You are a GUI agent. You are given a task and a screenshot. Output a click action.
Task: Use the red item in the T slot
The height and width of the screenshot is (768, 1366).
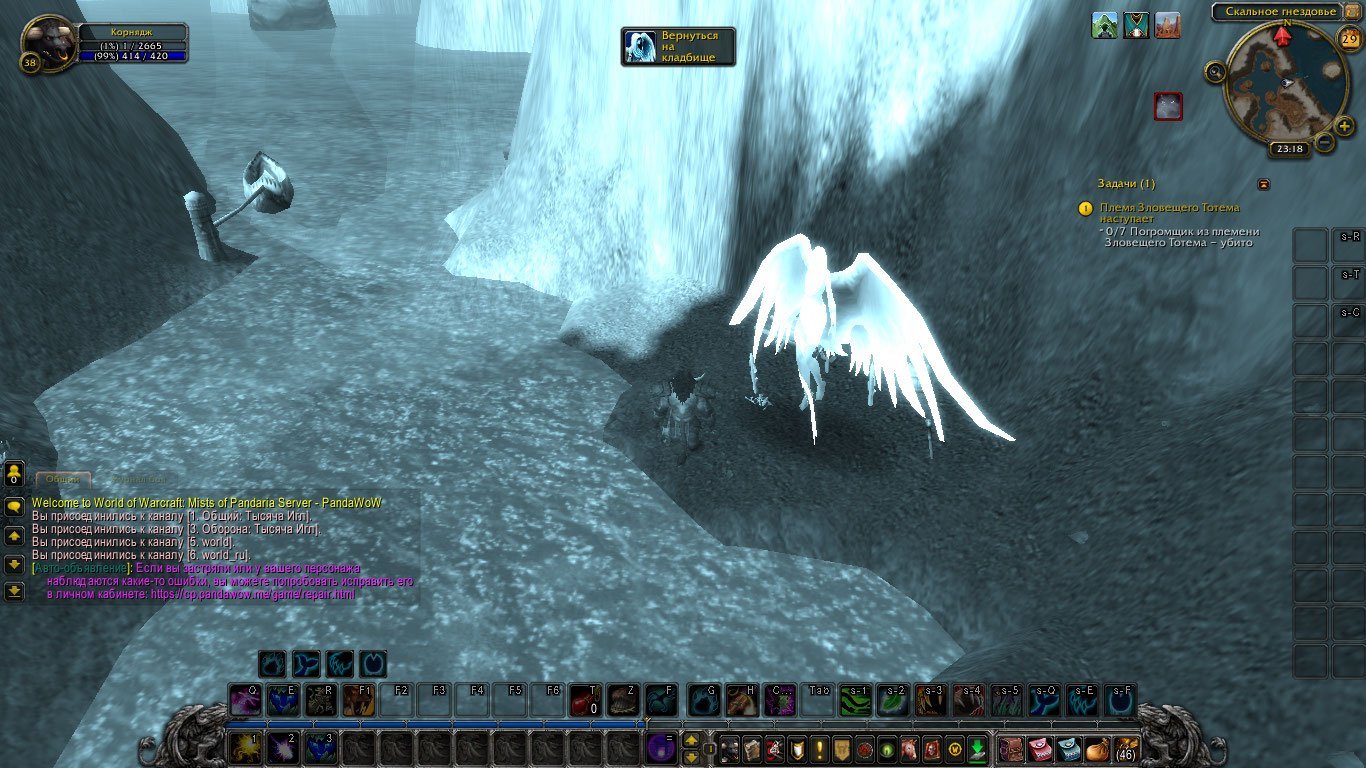(585, 700)
